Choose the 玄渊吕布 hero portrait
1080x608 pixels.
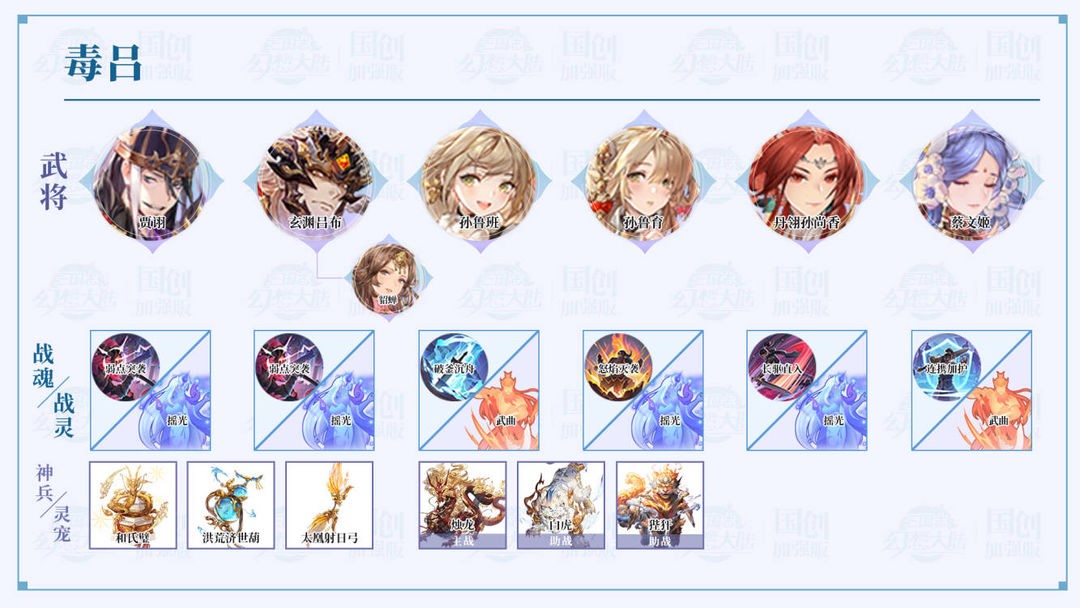(x=314, y=180)
